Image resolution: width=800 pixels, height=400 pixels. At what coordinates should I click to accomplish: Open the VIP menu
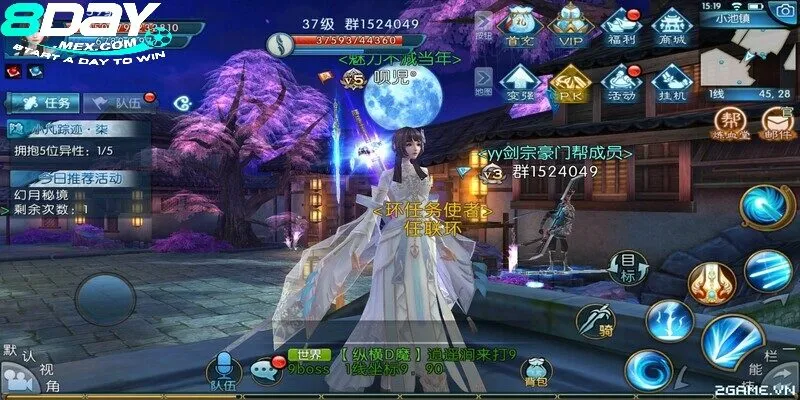point(569,25)
